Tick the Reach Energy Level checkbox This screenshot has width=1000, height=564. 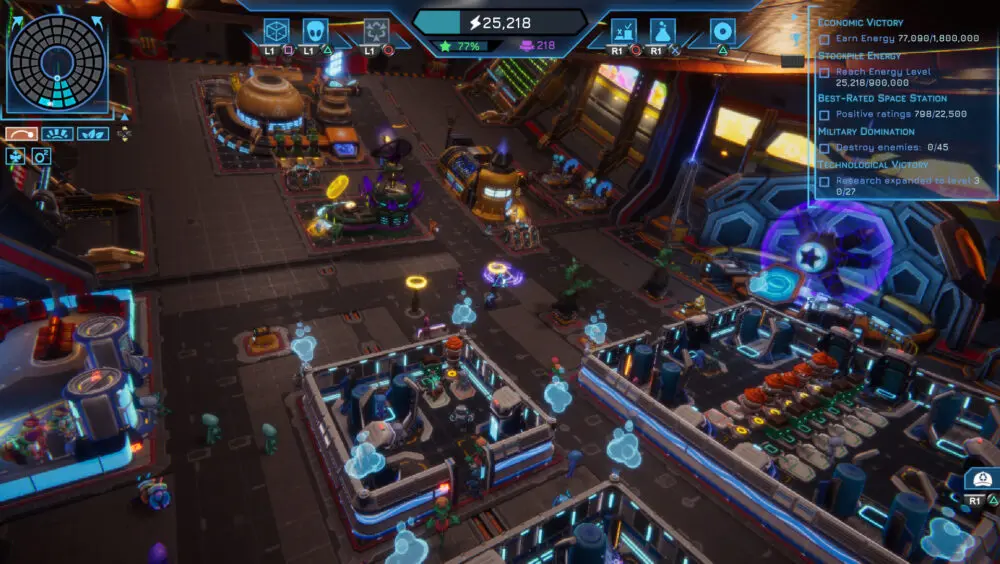click(x=824, y=72)
